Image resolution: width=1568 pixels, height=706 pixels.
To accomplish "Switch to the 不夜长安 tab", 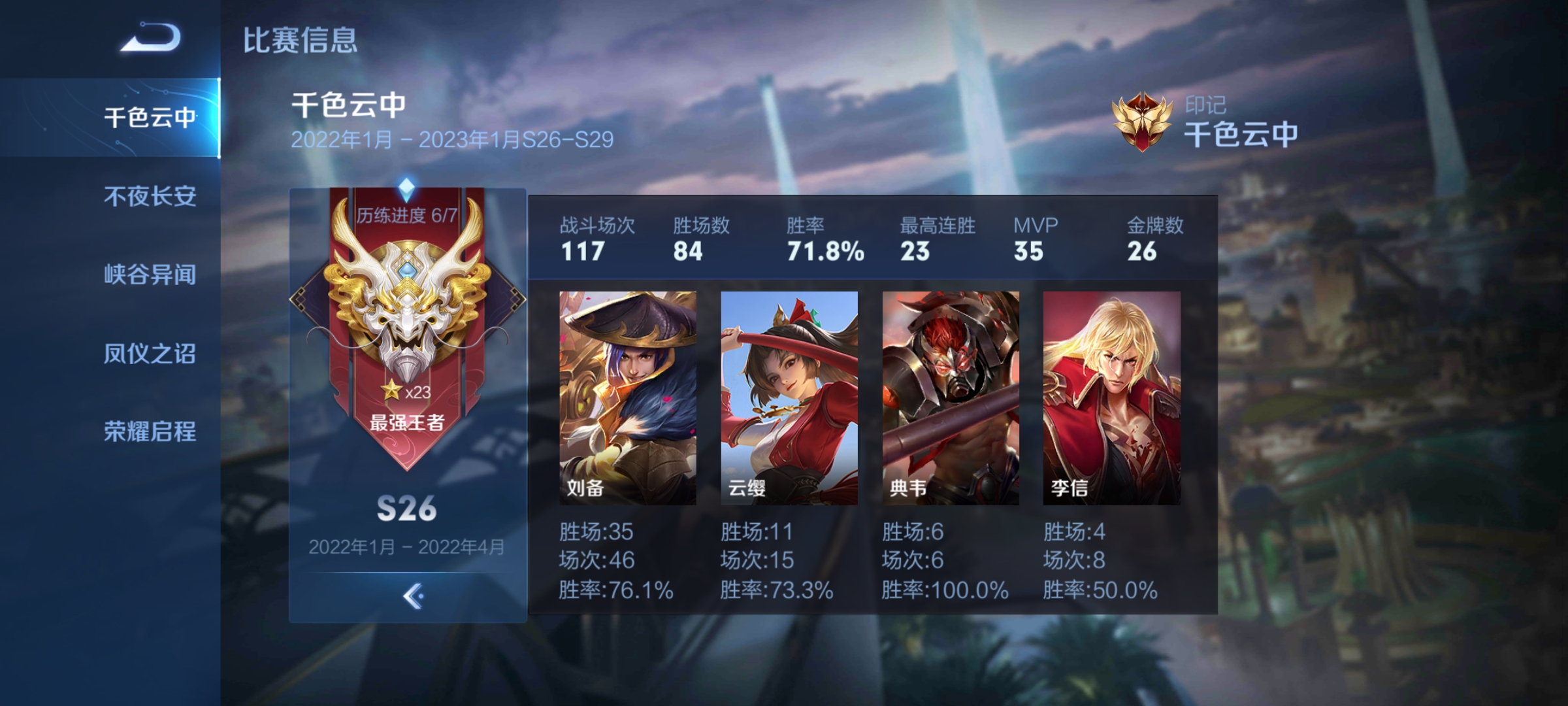I will [150, 196].
